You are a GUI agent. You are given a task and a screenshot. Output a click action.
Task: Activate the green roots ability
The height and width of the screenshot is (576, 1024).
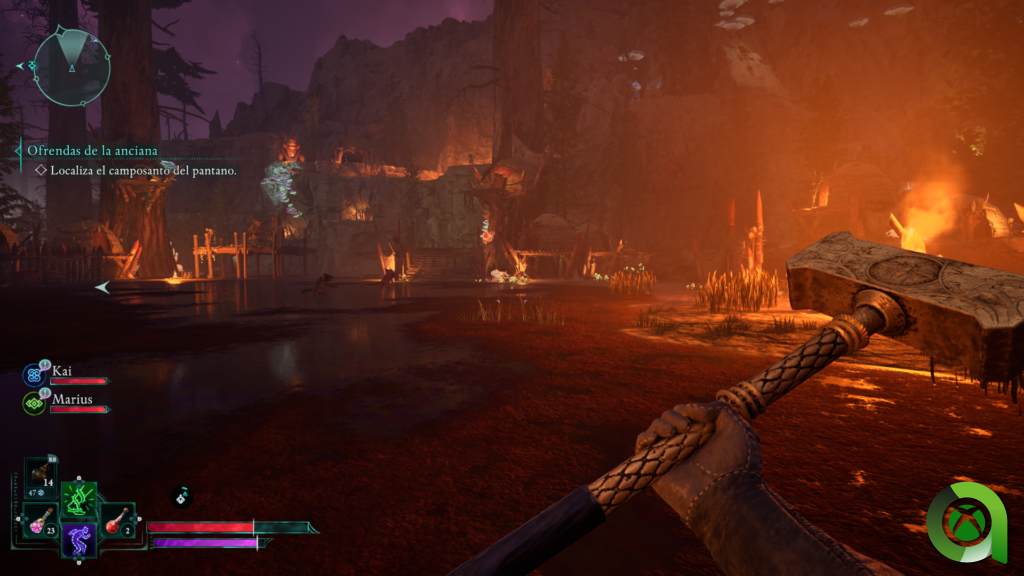[x=78, y=497]
